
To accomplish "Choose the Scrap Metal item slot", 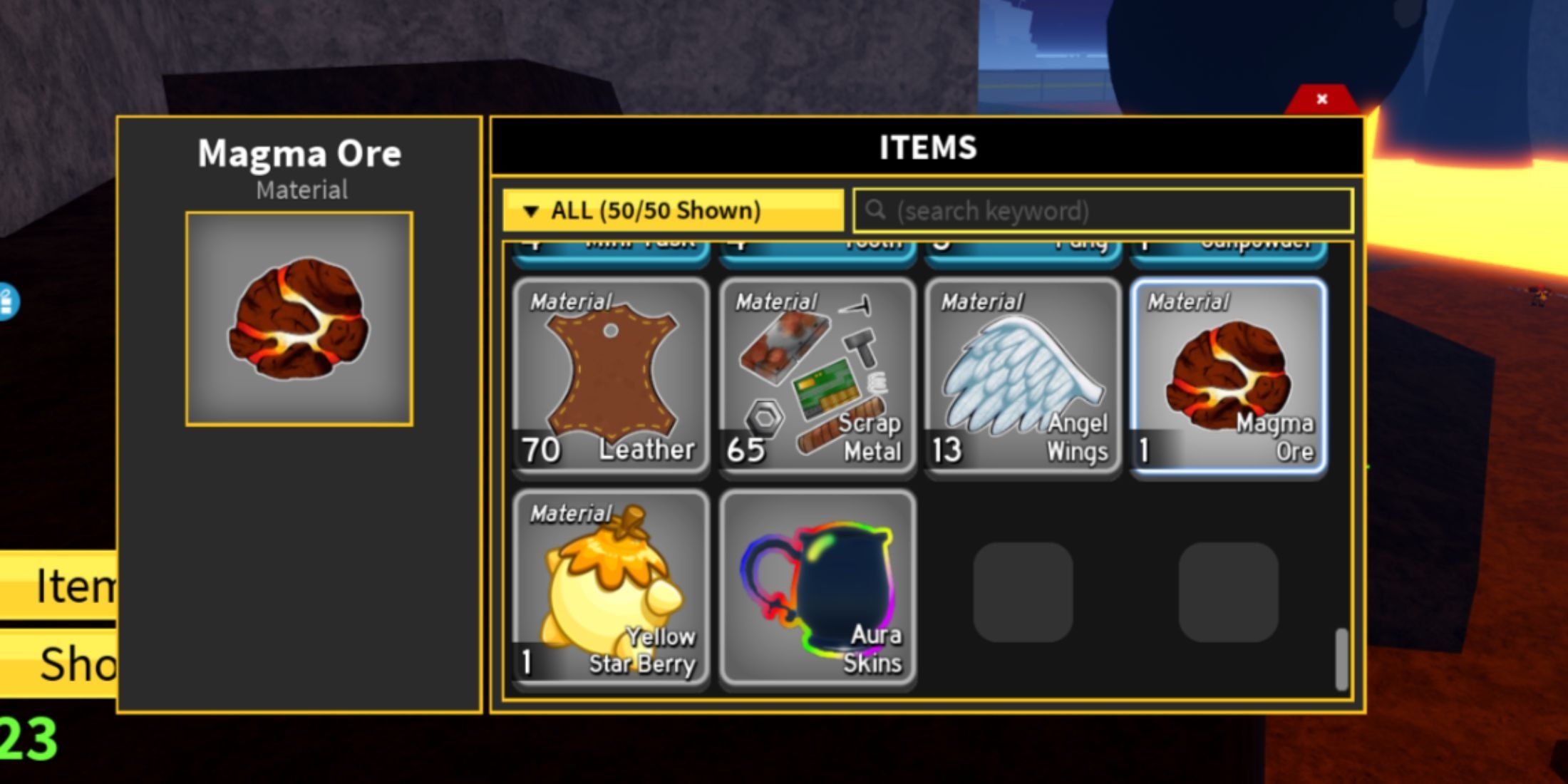I will [817, 377].
